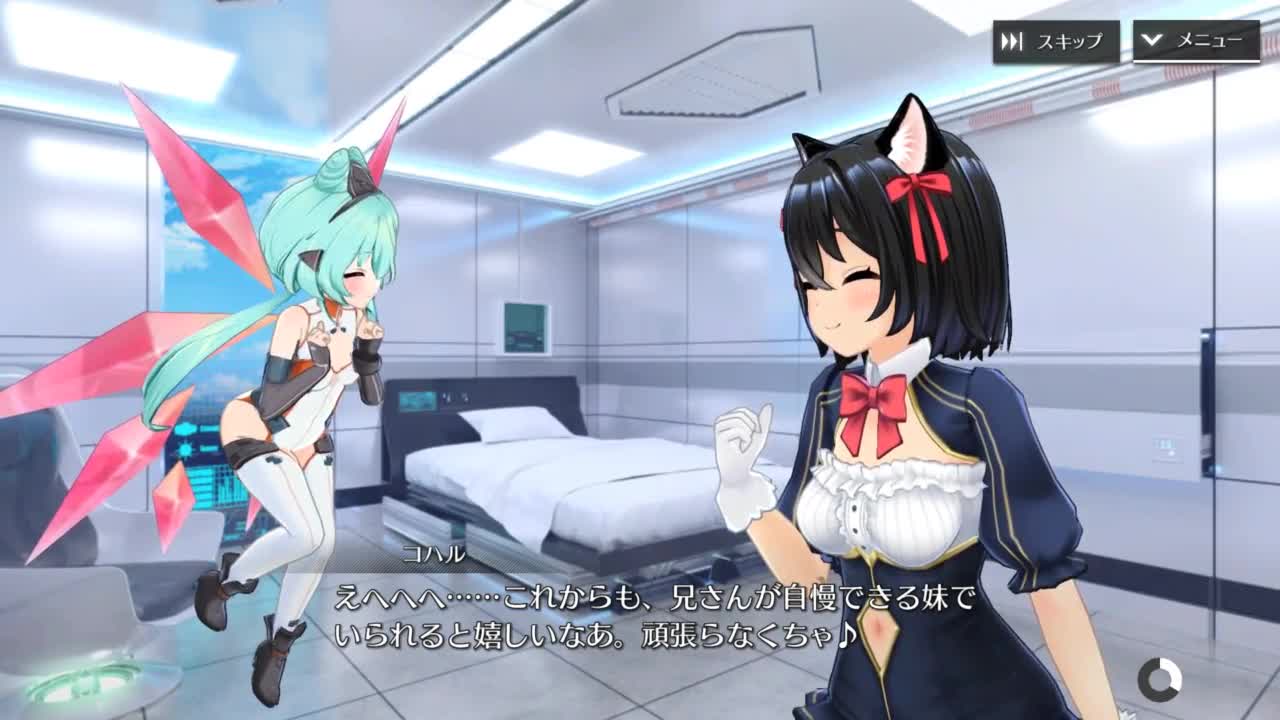The width and height of the screenshot is (1280, 720).
Task: Advance dialogue via the circular indicator icon
Action: tap(1159, 680)
